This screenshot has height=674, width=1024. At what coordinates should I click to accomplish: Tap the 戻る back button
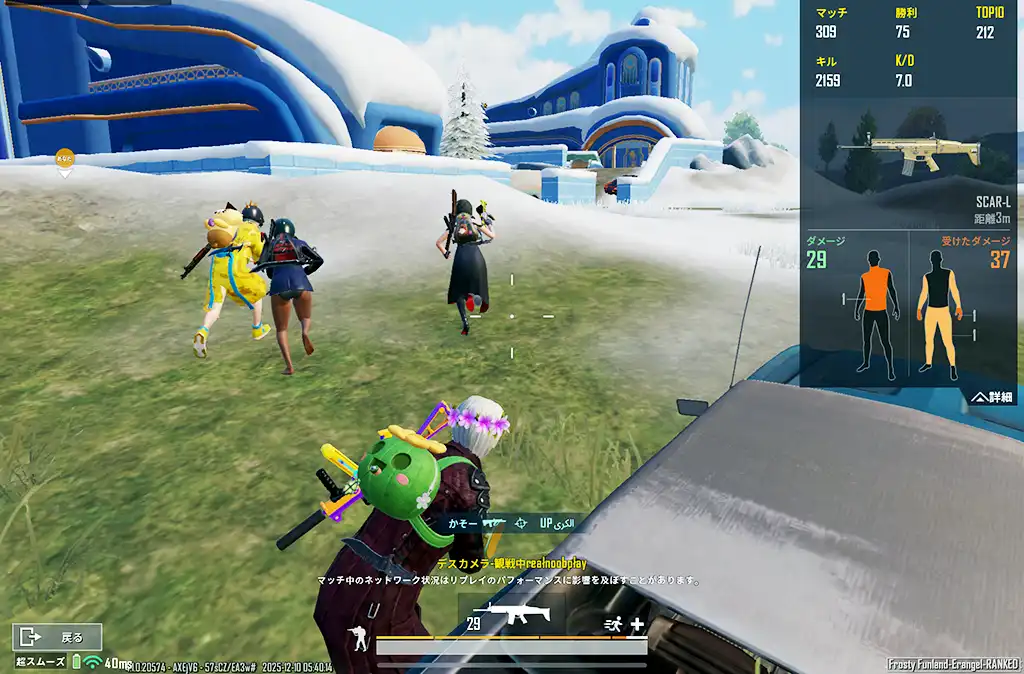(58, 636)
